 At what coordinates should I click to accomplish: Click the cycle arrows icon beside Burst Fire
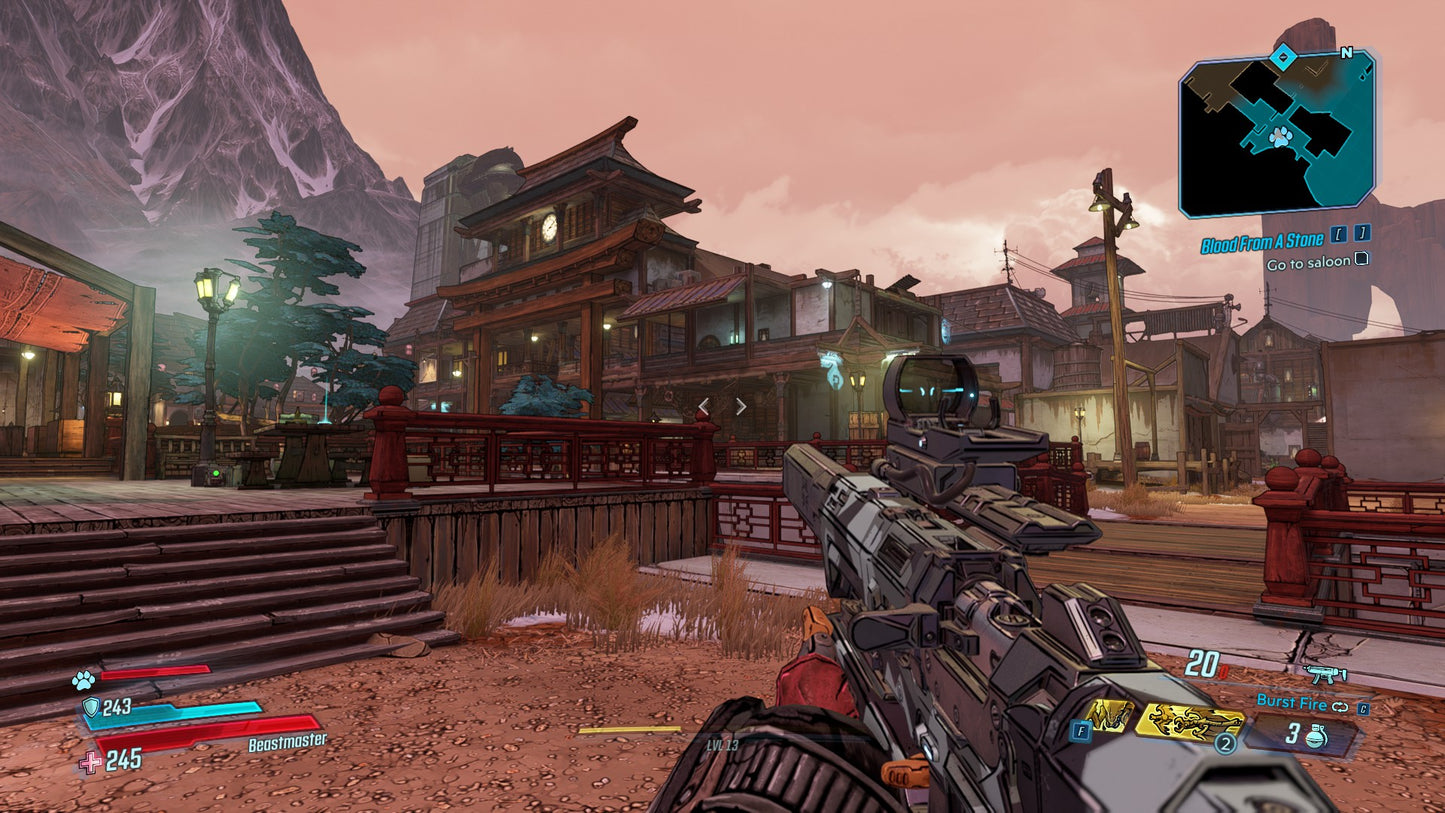click(x=1340, y=706)
